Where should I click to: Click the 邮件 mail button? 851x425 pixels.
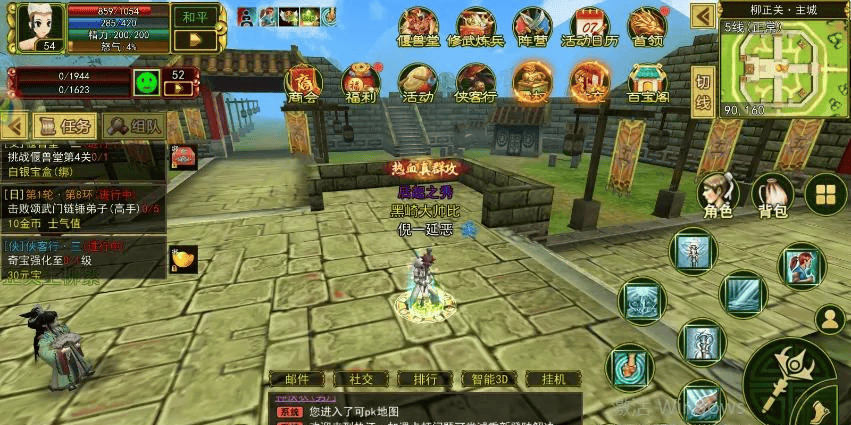pyautogui.click(x=297, y=379)
